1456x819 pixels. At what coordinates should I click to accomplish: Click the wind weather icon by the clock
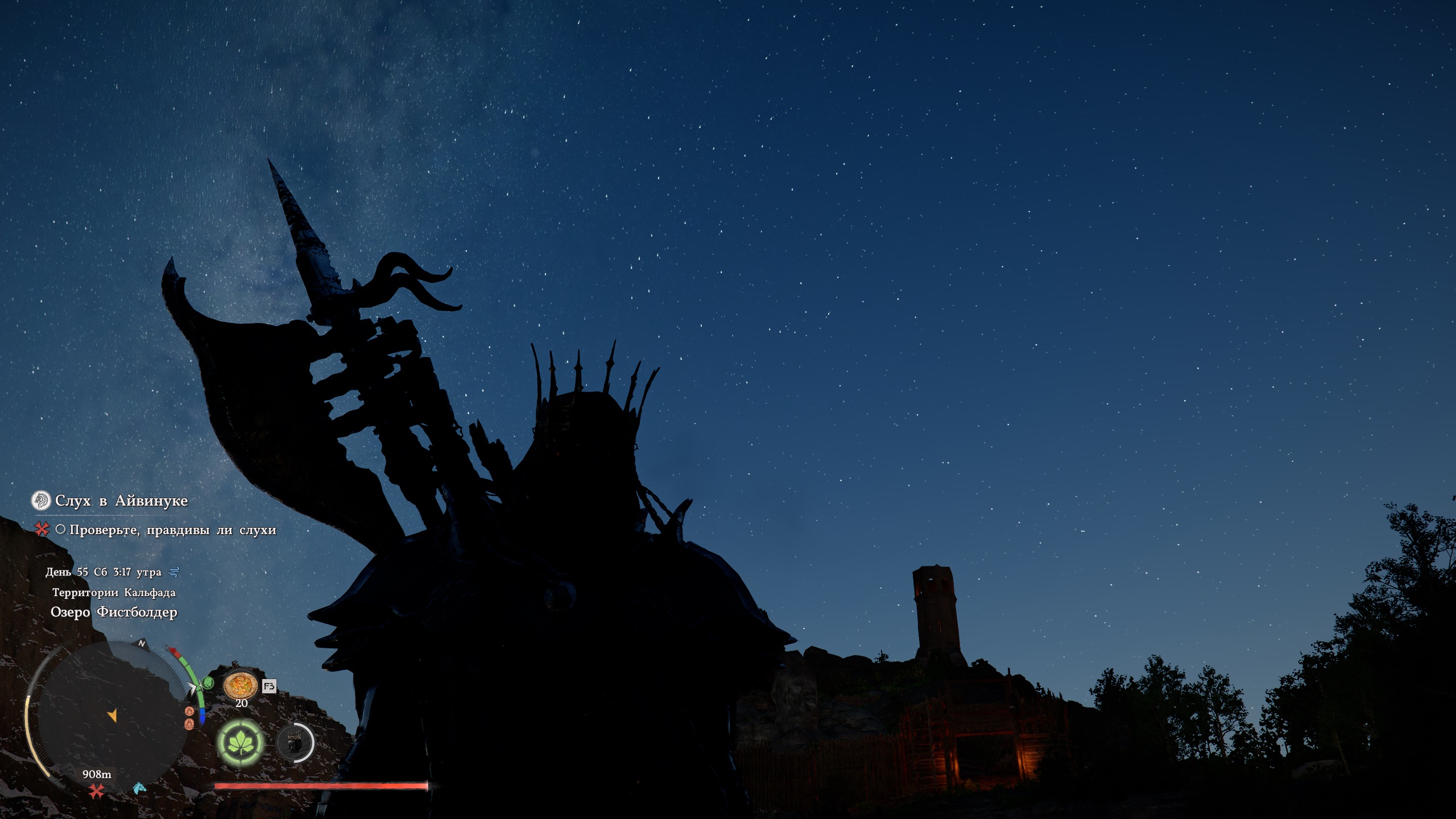(174, 572)
